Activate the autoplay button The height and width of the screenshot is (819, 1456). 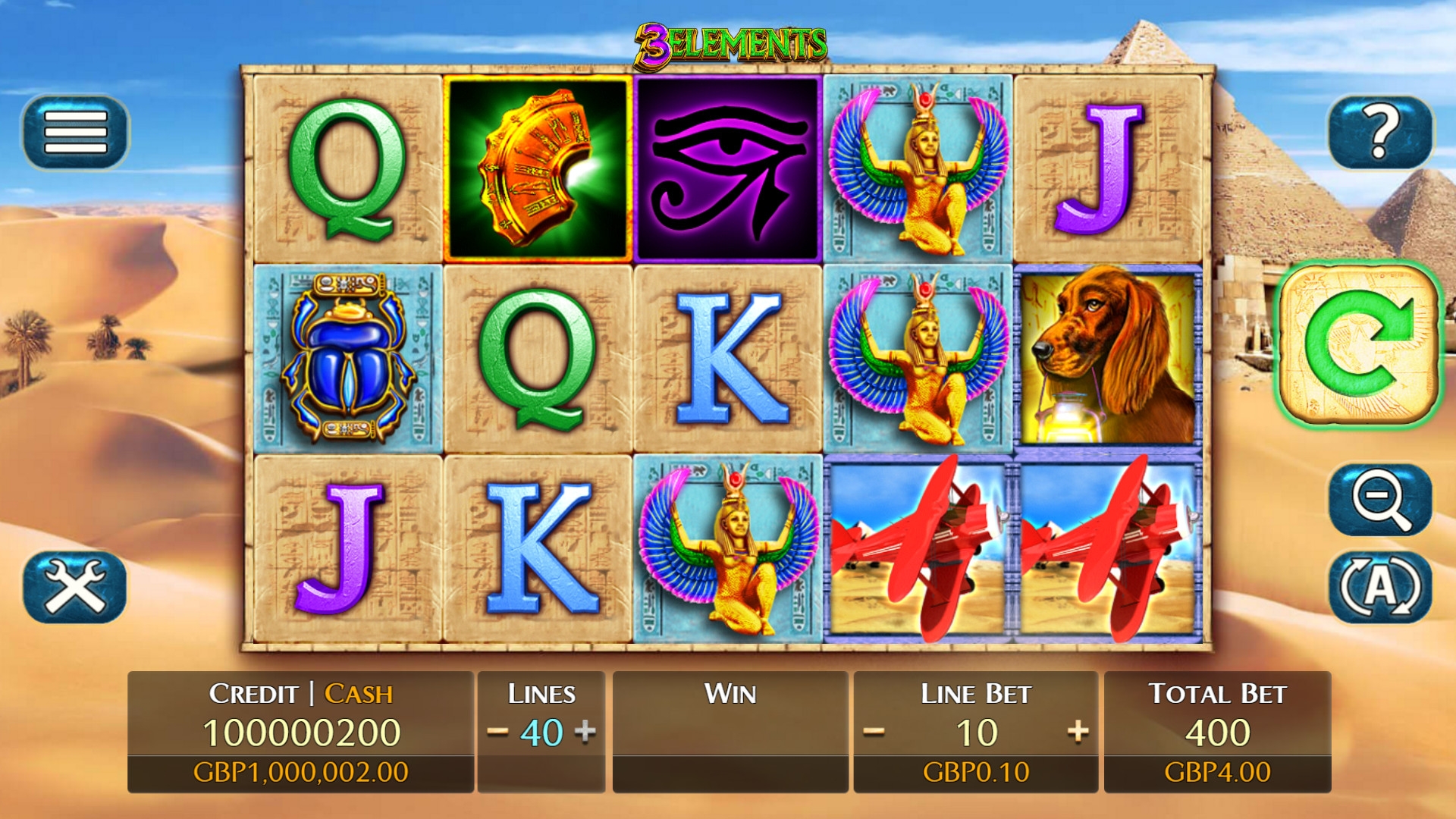(1380, 587)
